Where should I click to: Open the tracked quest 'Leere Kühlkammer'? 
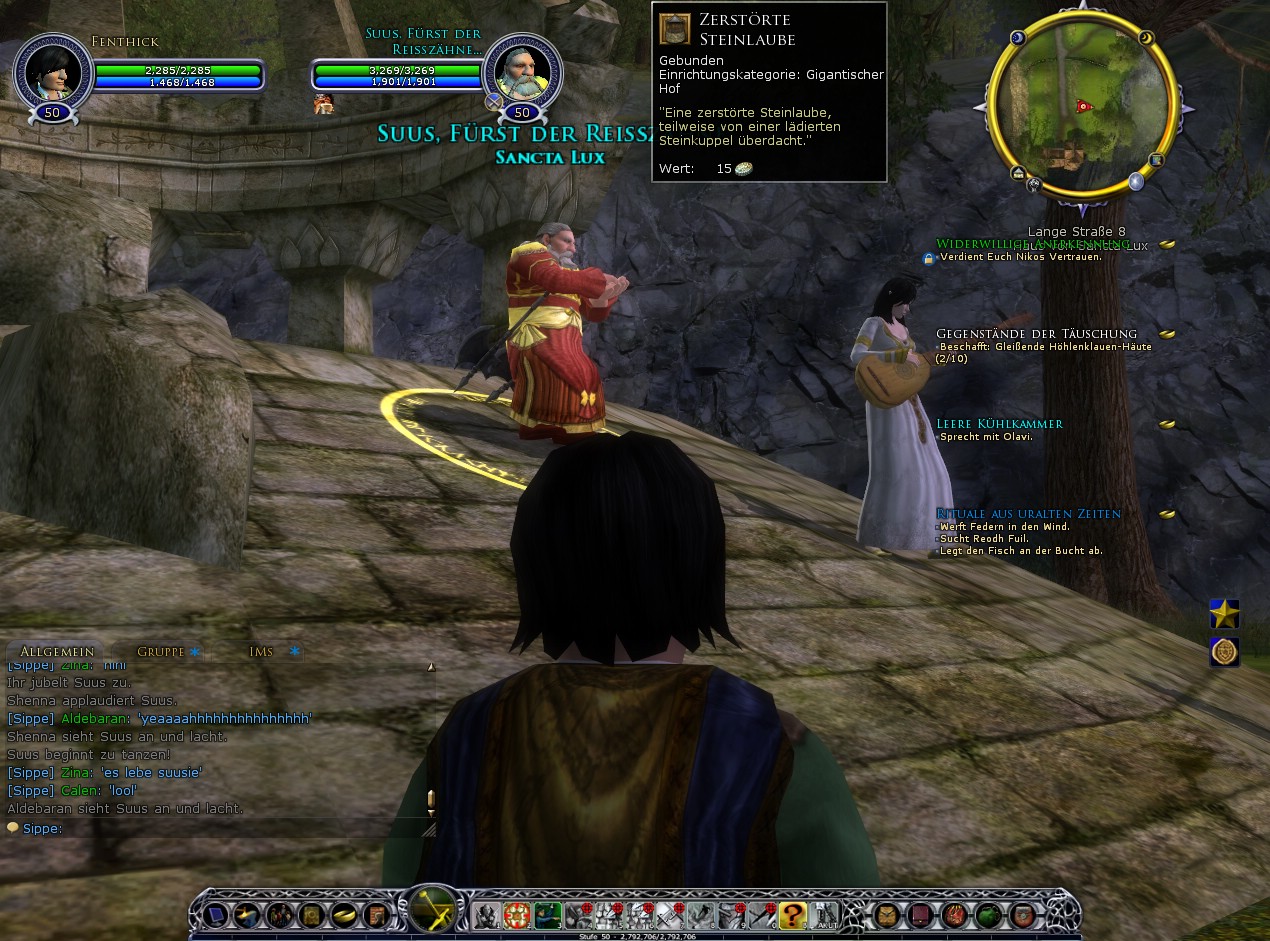999,424
